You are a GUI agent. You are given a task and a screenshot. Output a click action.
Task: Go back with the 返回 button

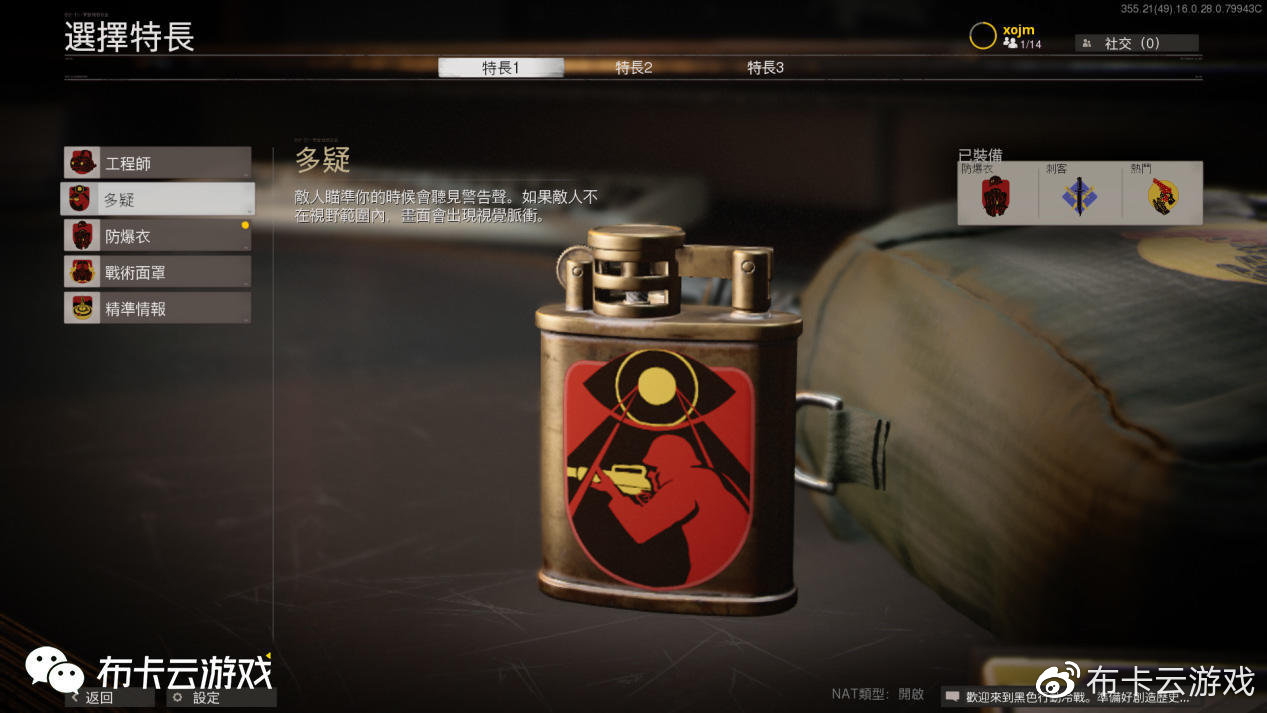[108, 697]
